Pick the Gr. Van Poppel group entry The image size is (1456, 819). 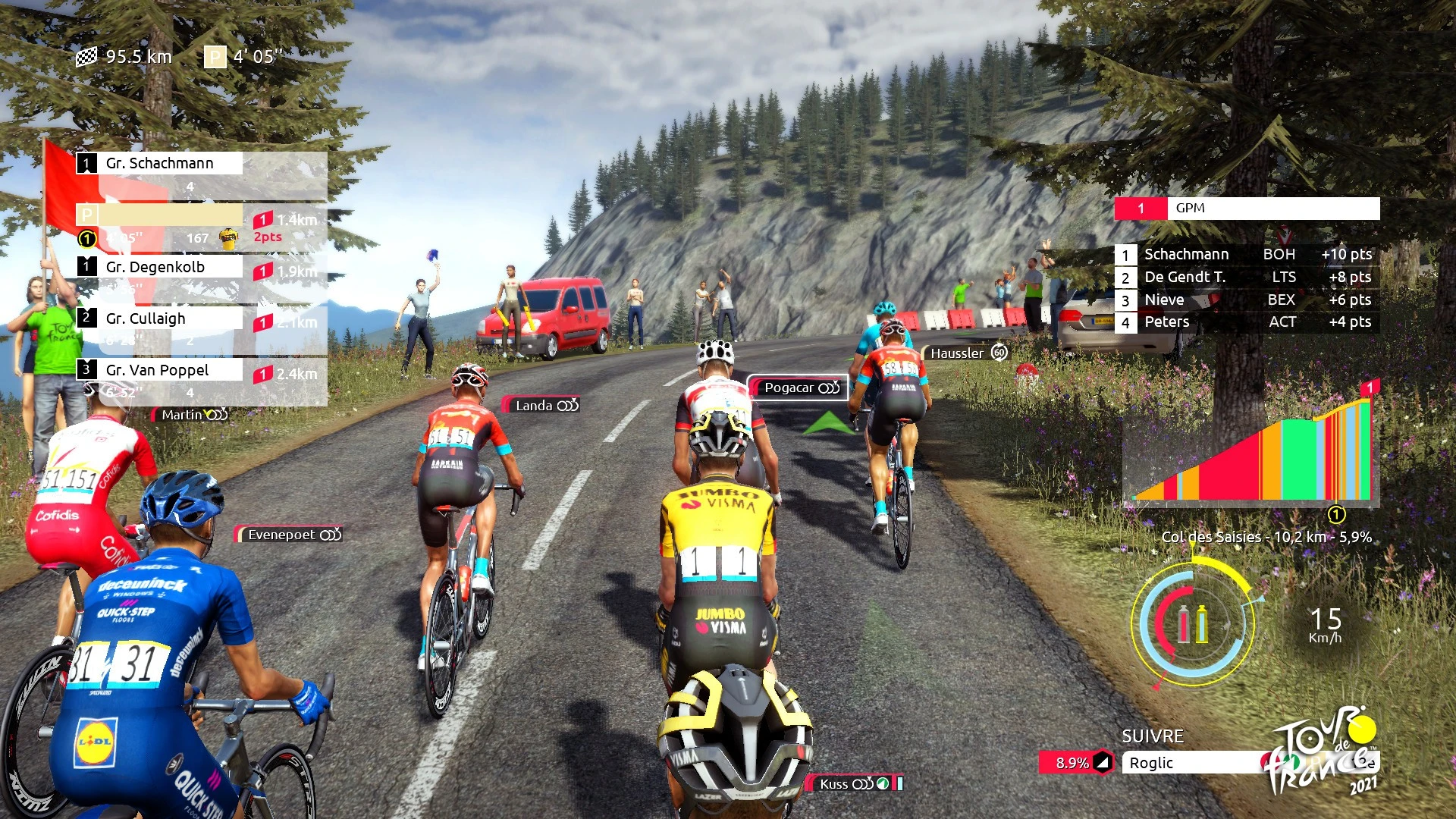[159, 370]
